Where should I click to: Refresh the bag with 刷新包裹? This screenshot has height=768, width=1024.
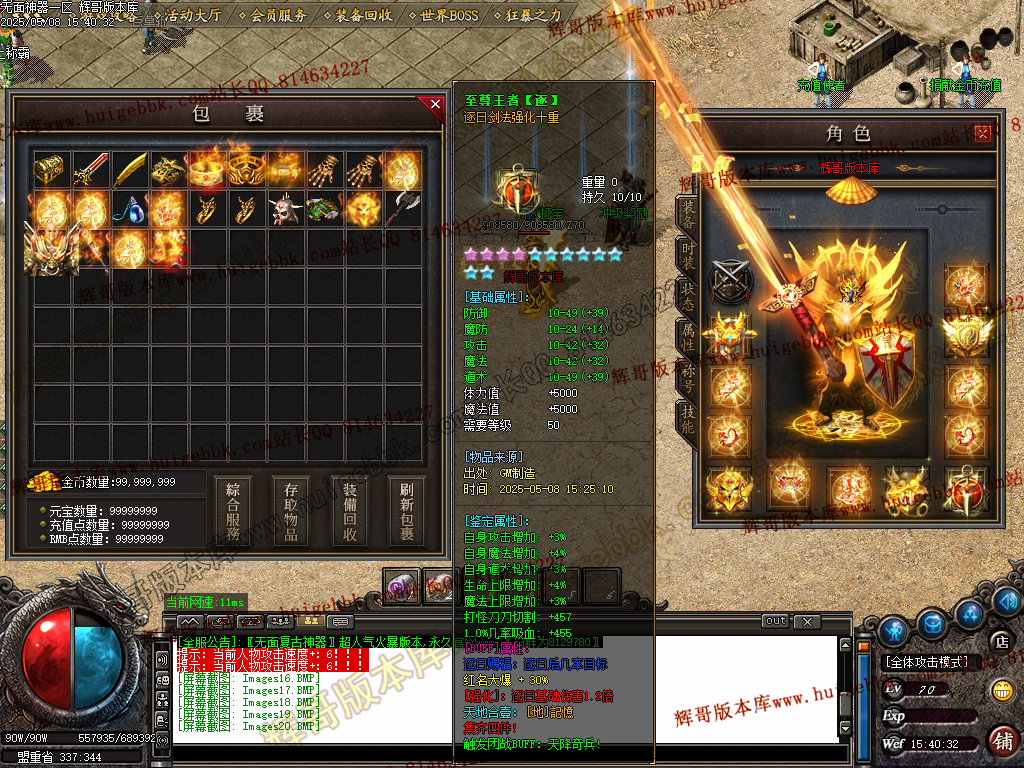pos(407,511)
